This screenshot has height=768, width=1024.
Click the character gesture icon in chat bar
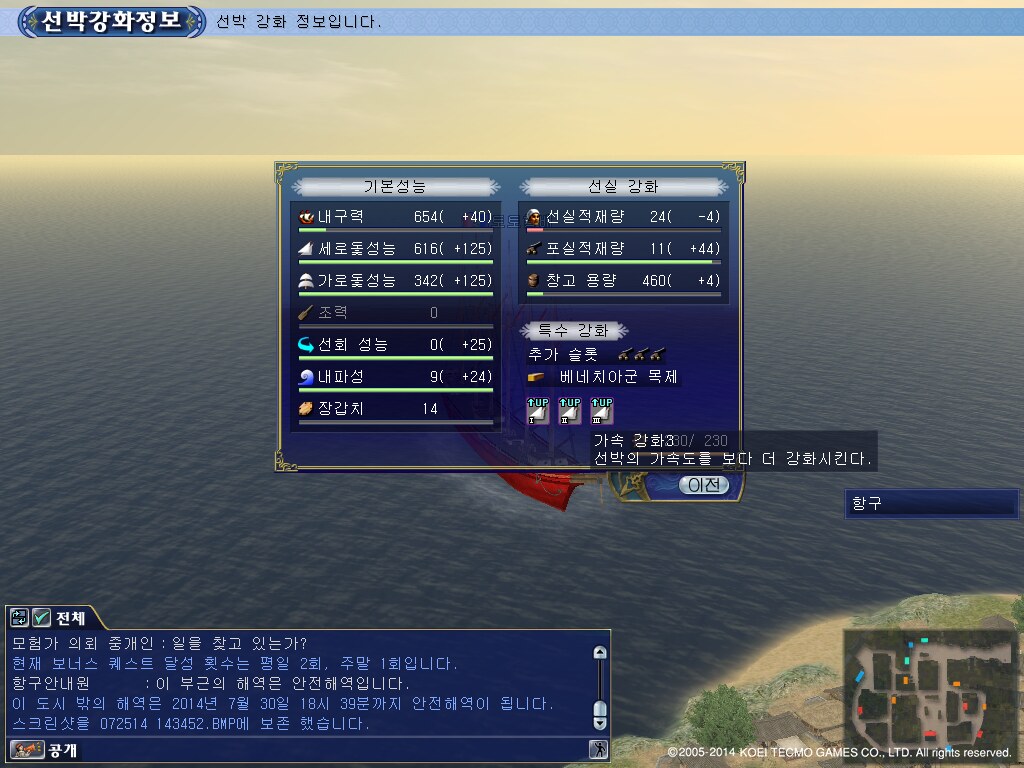pyautogui.click(x=598, y=749)
